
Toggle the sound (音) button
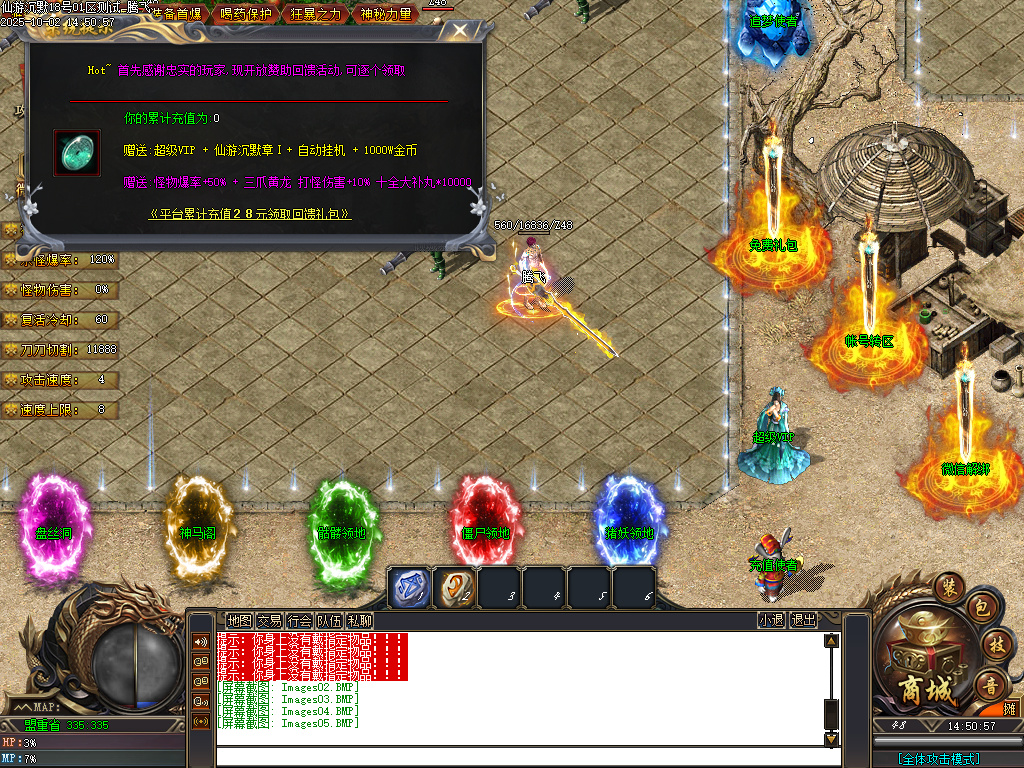(x=991, y=685)
